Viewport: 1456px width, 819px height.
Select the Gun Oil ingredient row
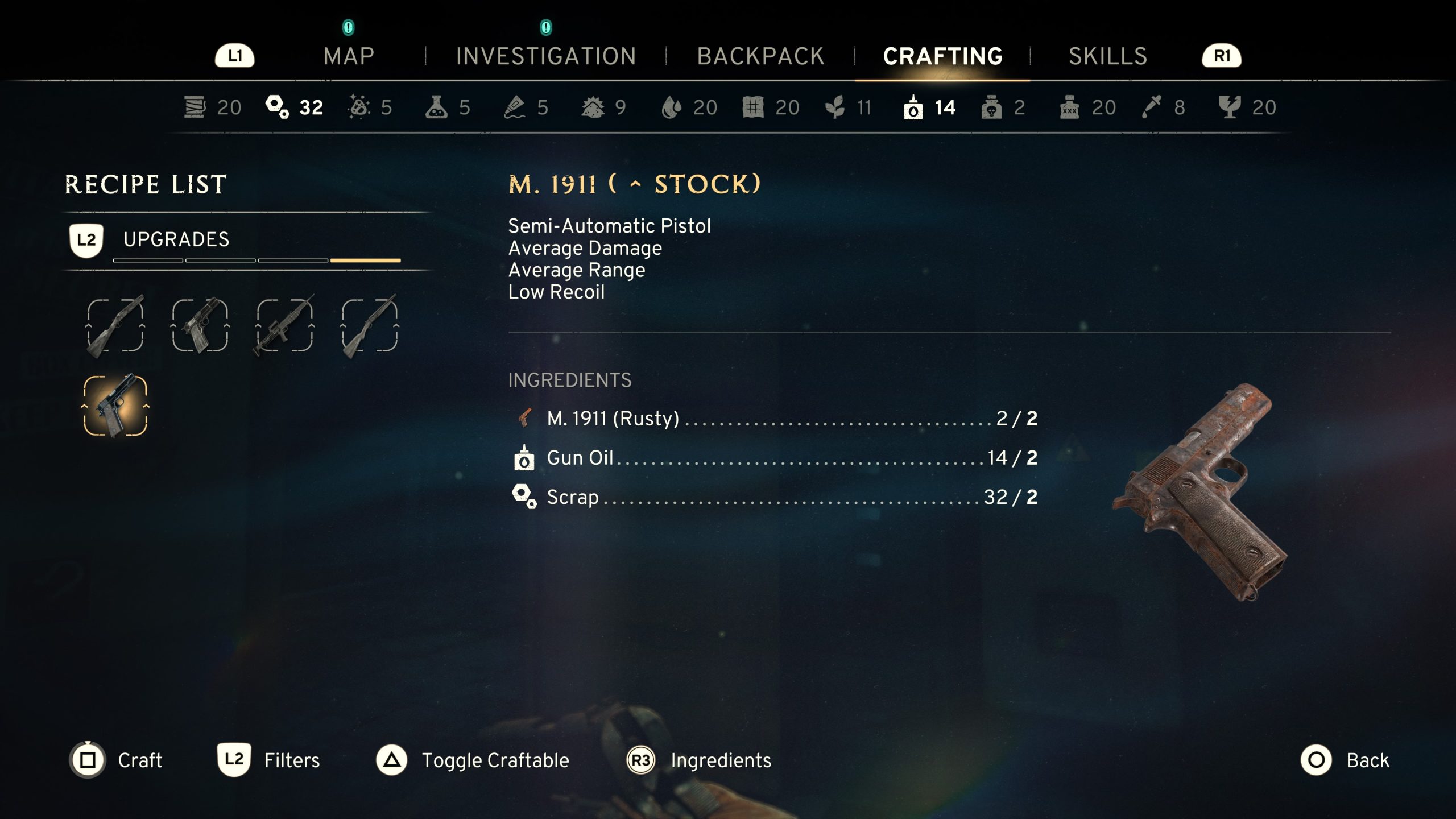coord(773,458)
